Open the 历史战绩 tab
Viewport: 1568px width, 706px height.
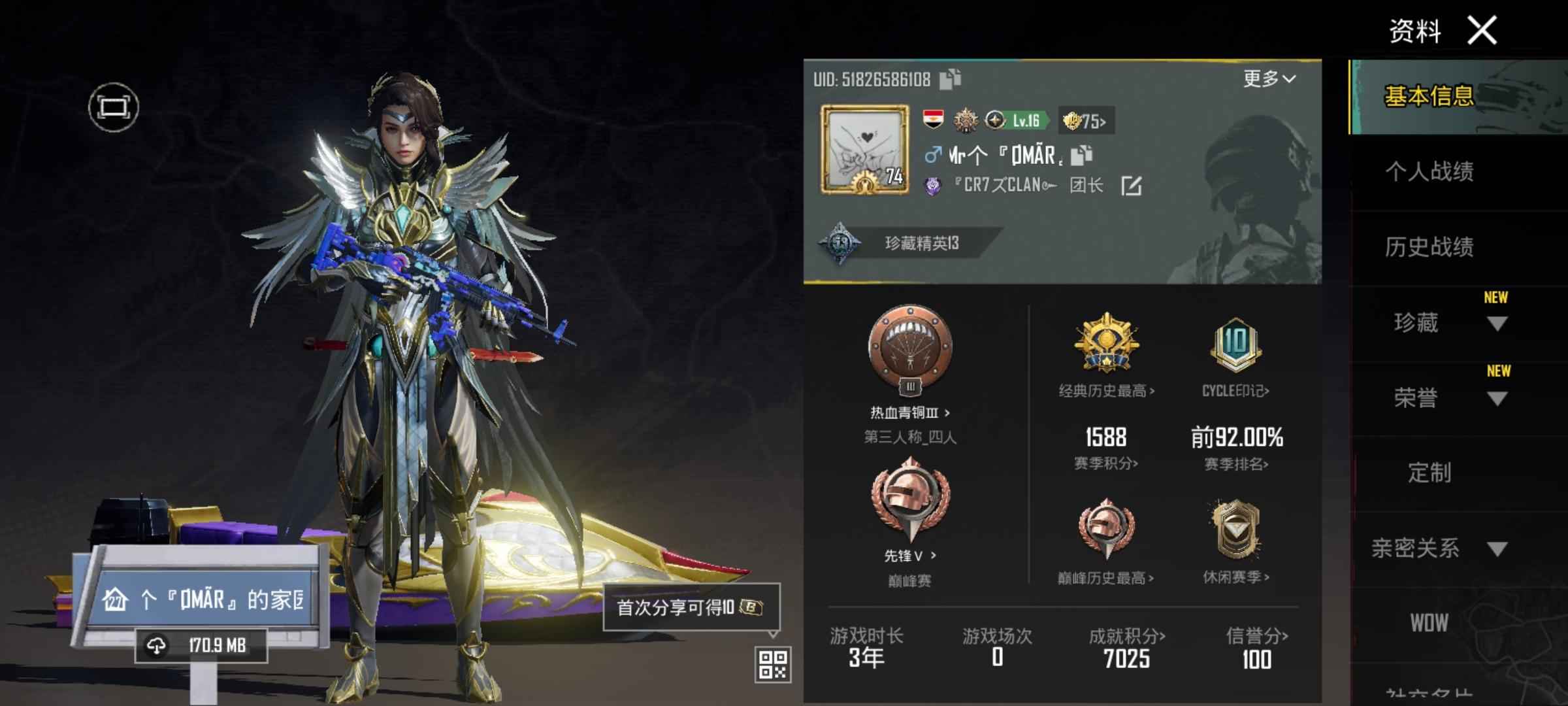[1429, 247]
